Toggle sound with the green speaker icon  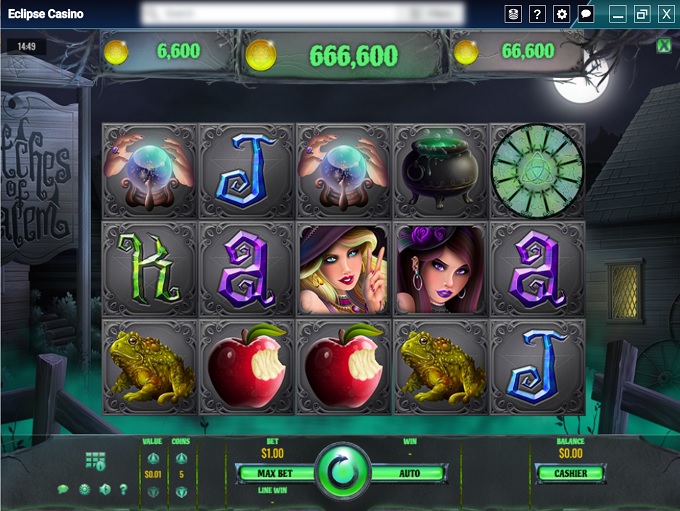click(104, 489)
